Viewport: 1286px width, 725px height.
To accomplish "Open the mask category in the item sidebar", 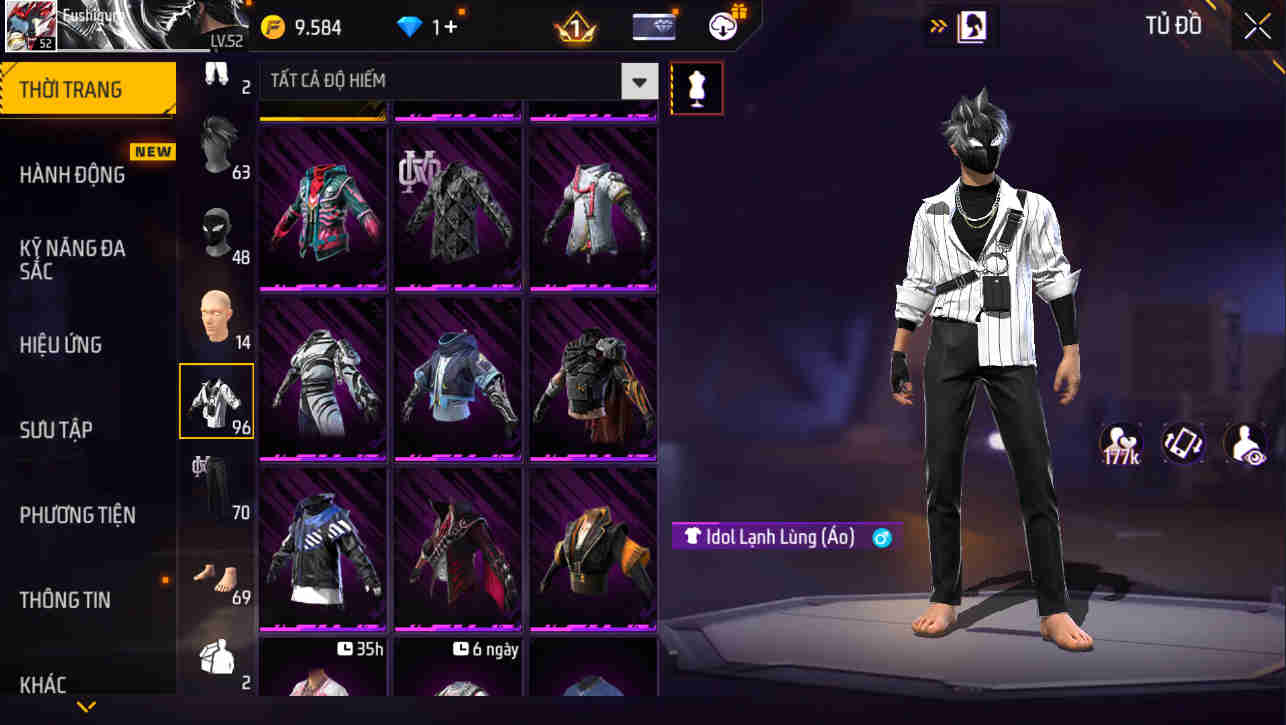I will click(217, 228).
